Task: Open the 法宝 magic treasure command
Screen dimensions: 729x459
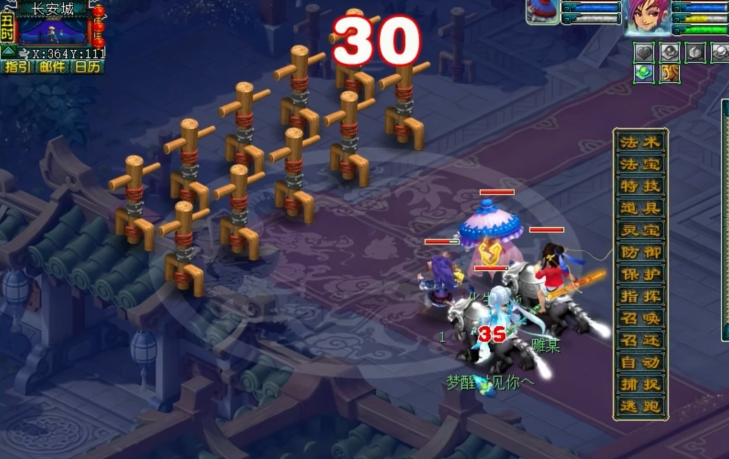Action: 641,164
